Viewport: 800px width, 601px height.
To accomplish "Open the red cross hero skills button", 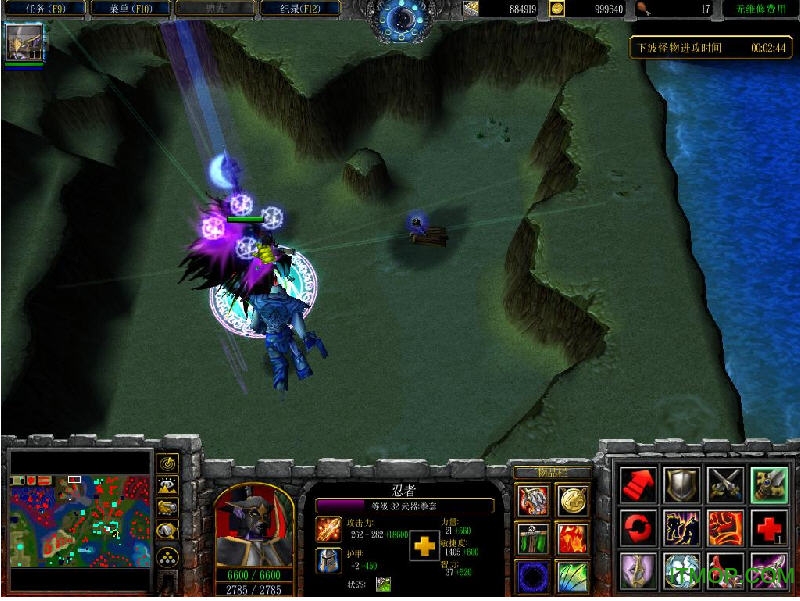I will click(768, 526).
